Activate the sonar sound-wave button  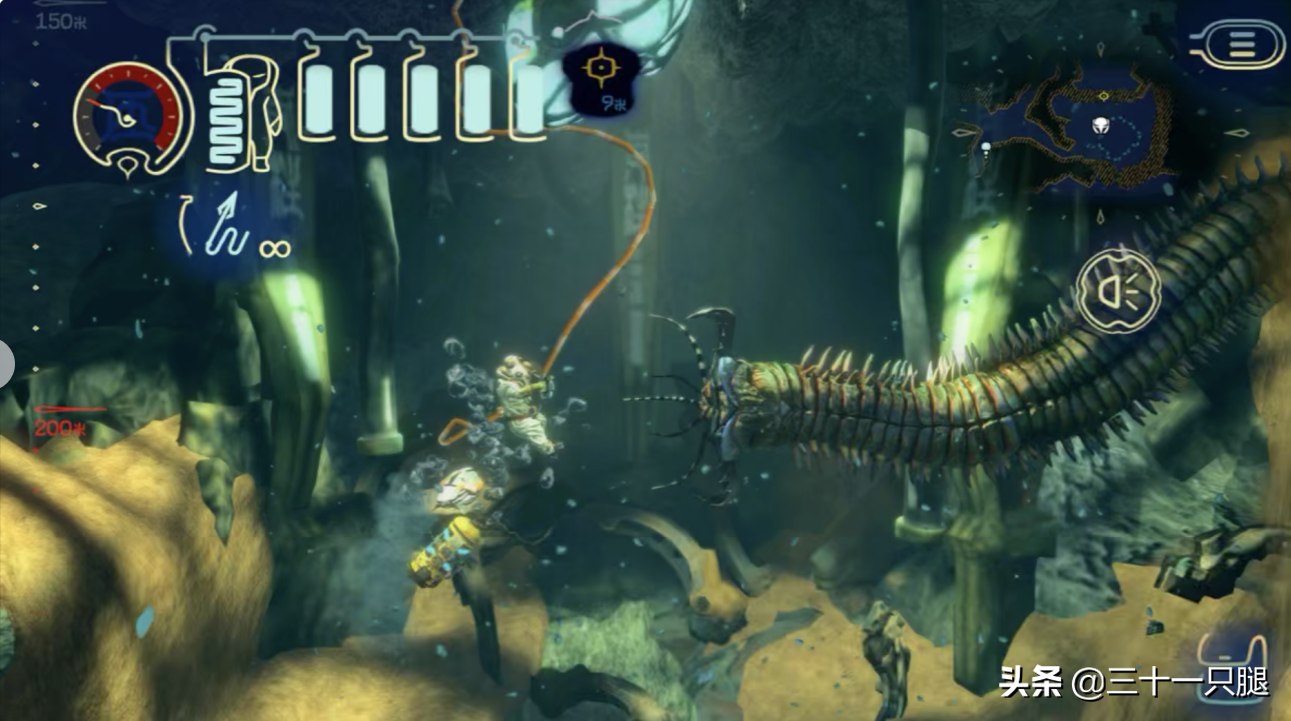pyautogui.click(x=1117, y=291)
